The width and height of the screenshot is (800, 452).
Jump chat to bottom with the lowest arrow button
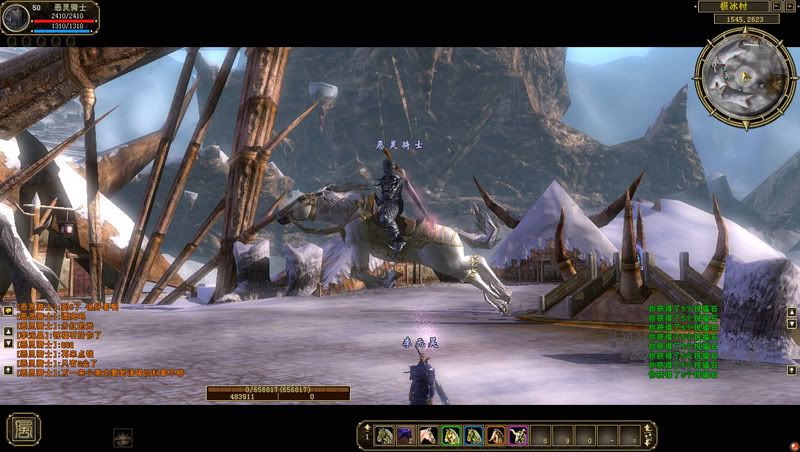[x=8, y=370]
